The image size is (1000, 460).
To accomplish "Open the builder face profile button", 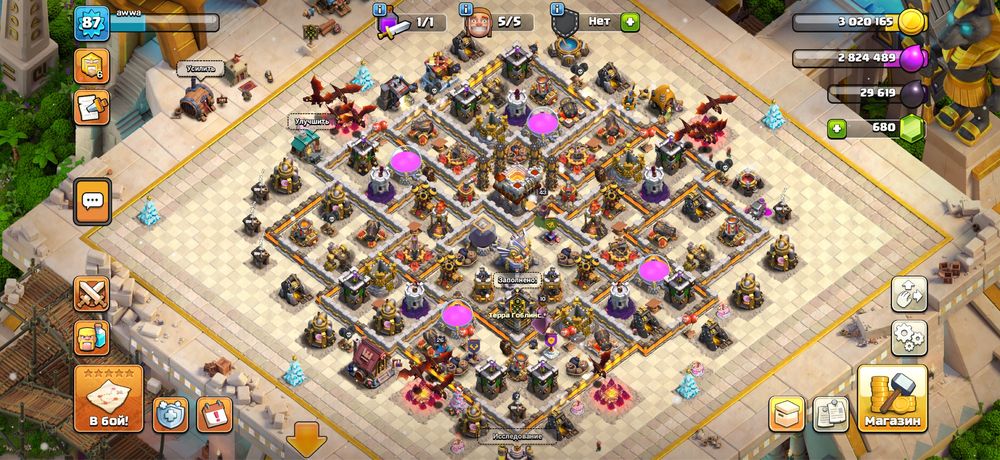I will [x=93, y=338].
